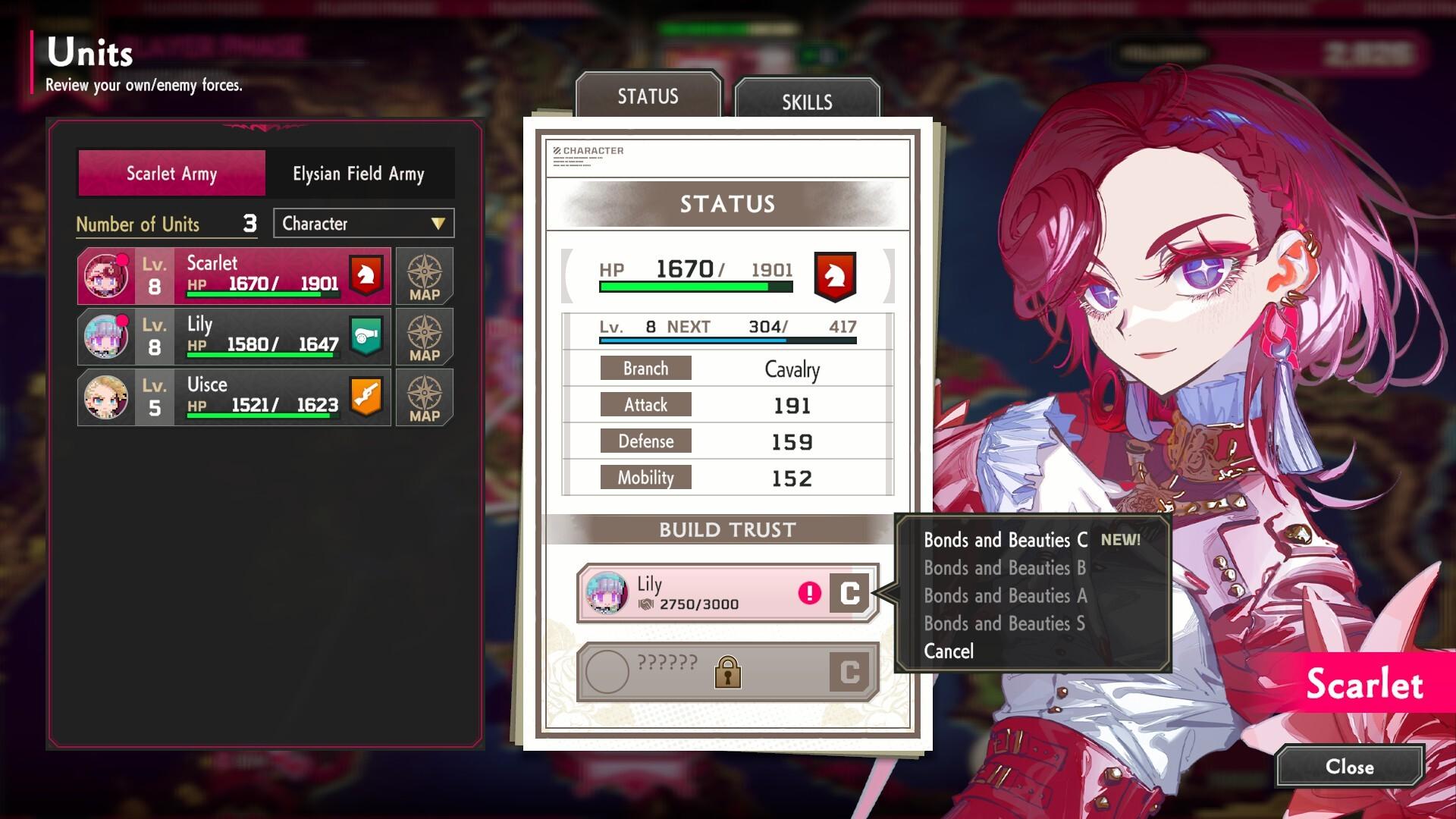This screenshot has height=819, width=1456.
Task: Show the Elysian Field Army units
Action: (359, 174)
